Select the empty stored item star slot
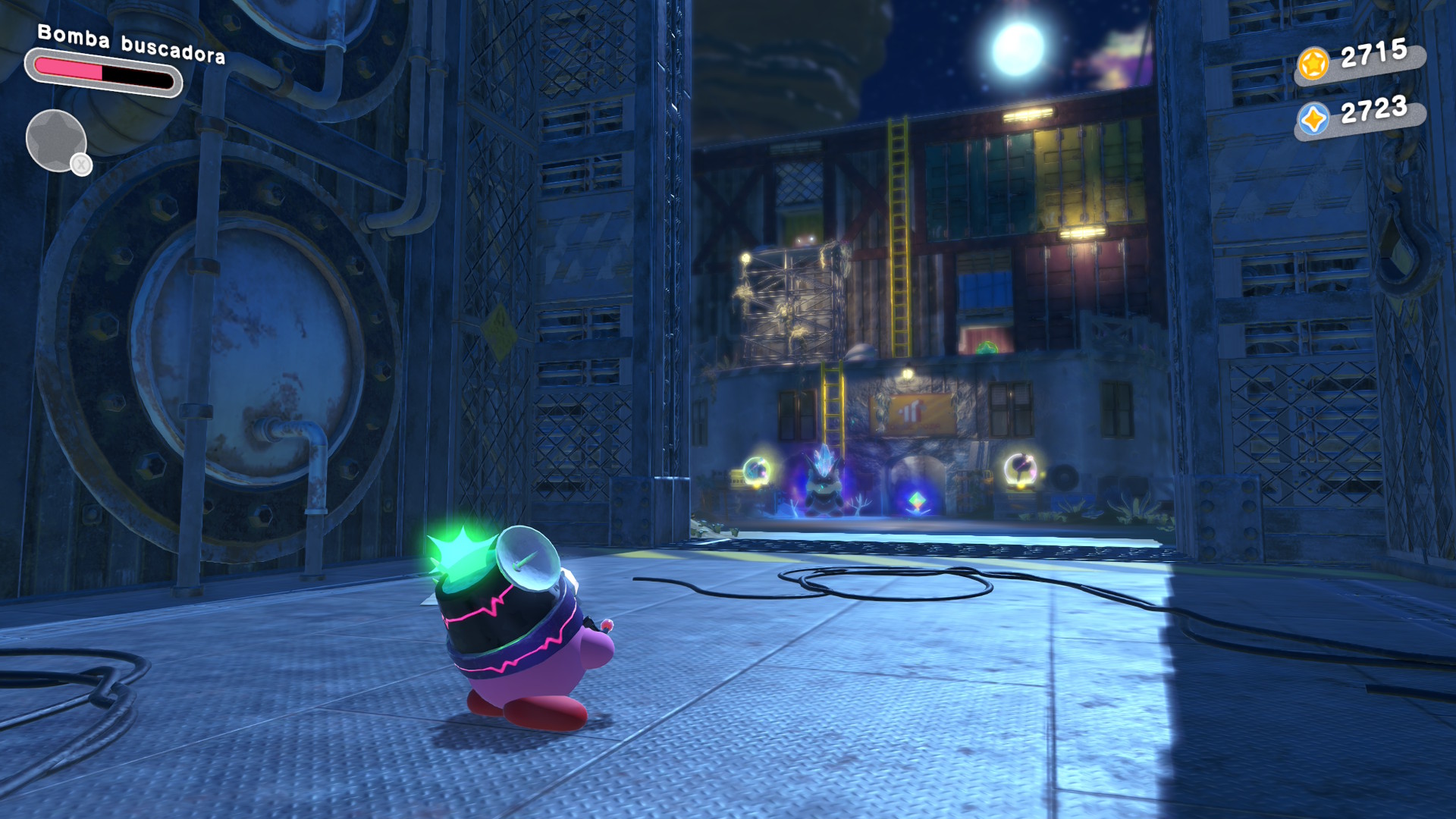This screenshot has width=1456, height=819. point(55,140)
